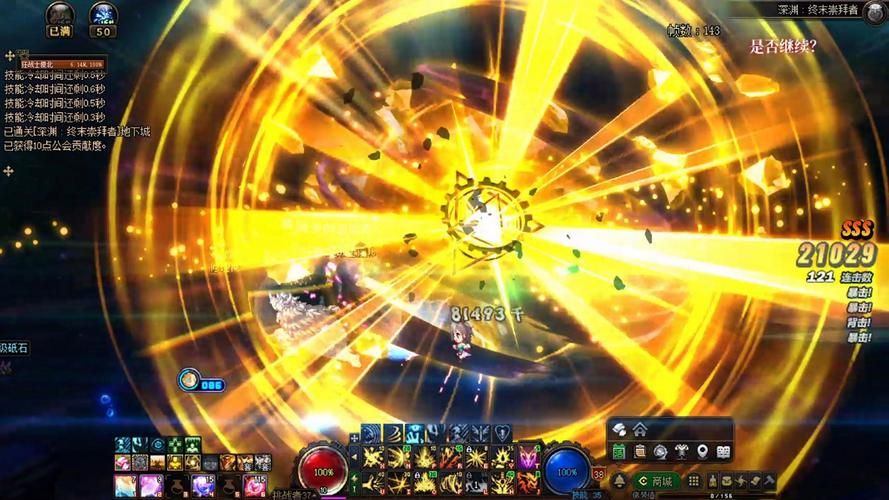
Task: Open the green calendar icon
Action: pos(619,452)
